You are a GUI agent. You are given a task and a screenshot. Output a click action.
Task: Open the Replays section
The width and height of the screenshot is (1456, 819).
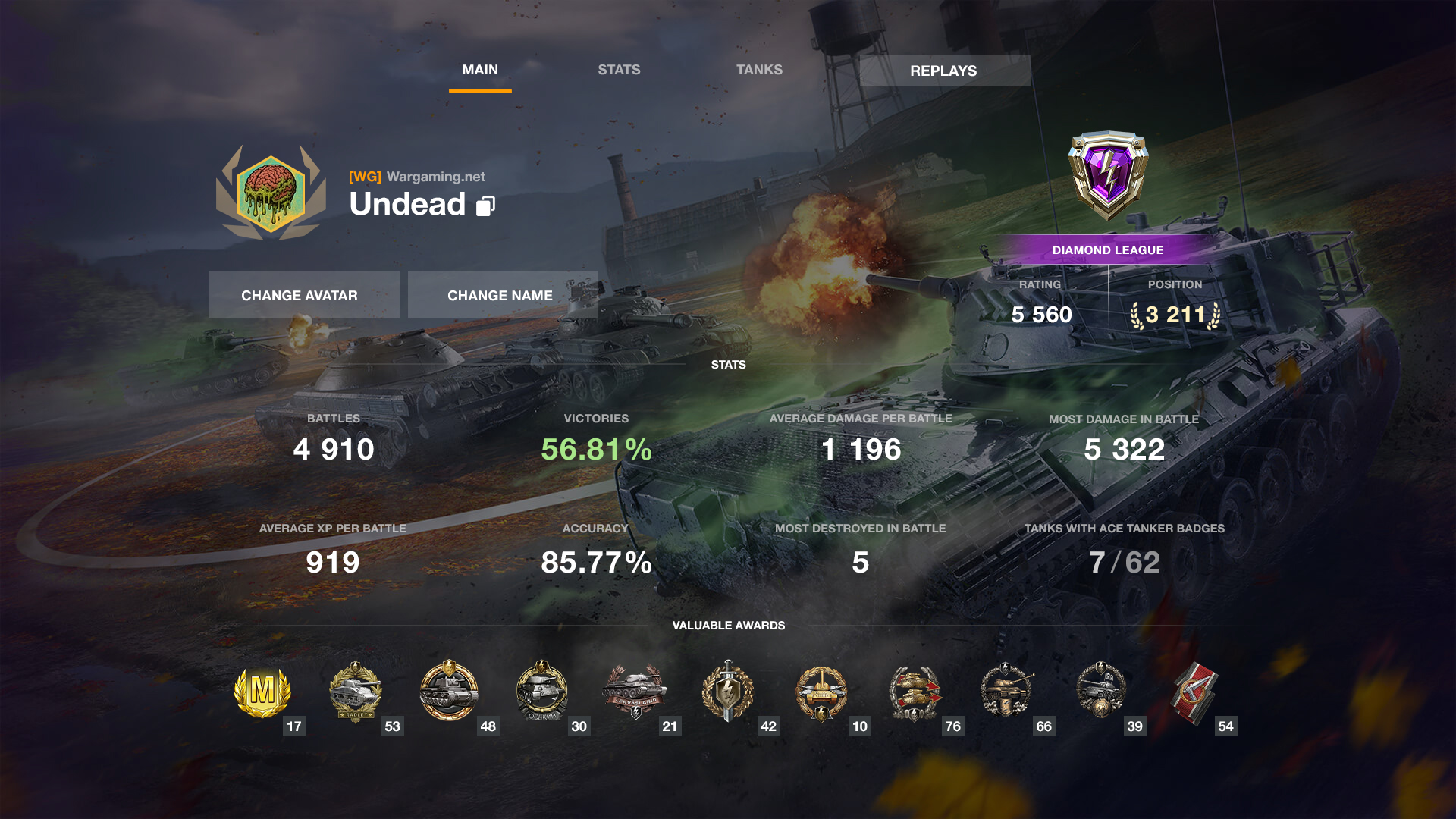944,71
